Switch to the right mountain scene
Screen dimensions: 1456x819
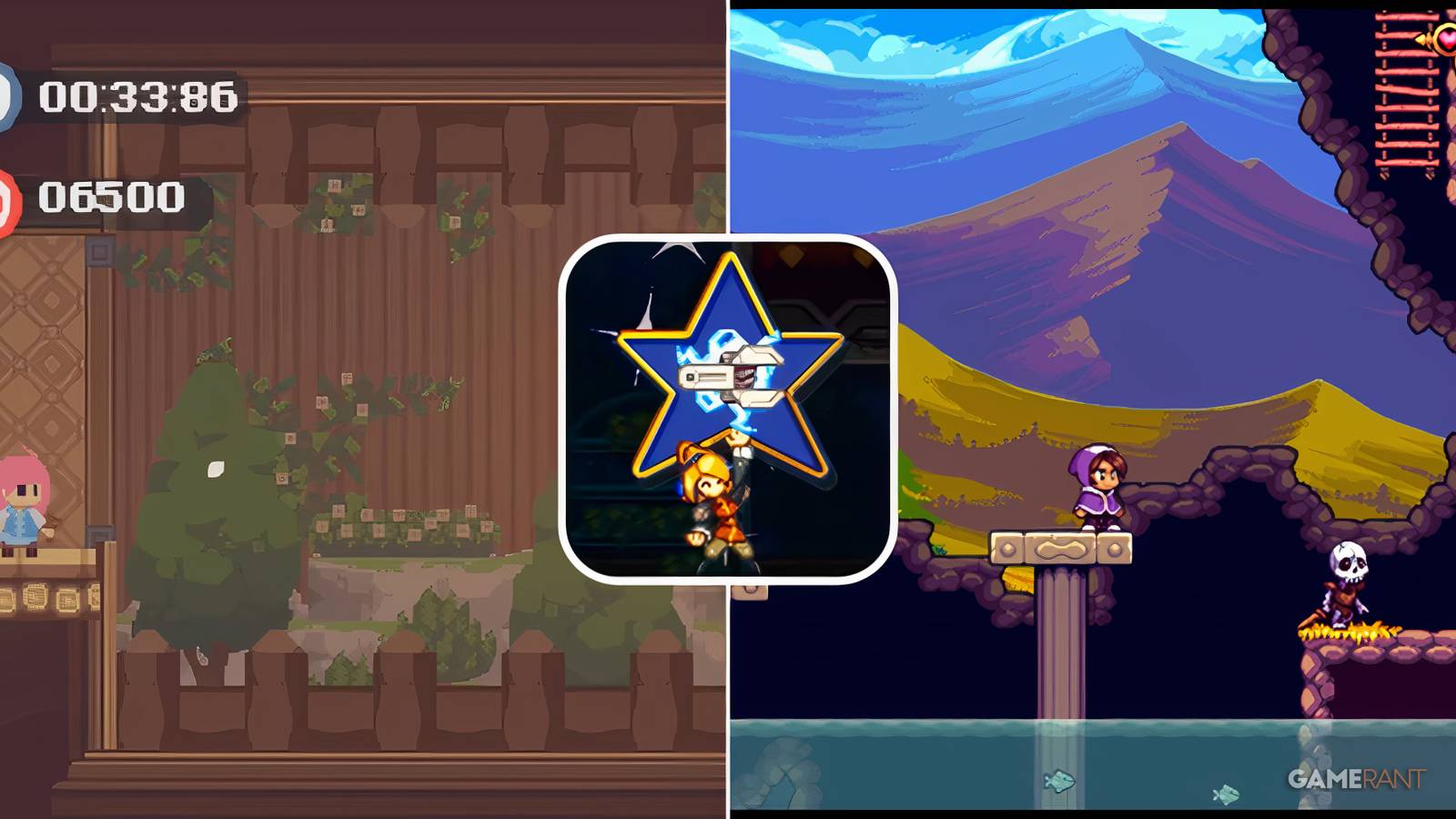[1092, 227]
